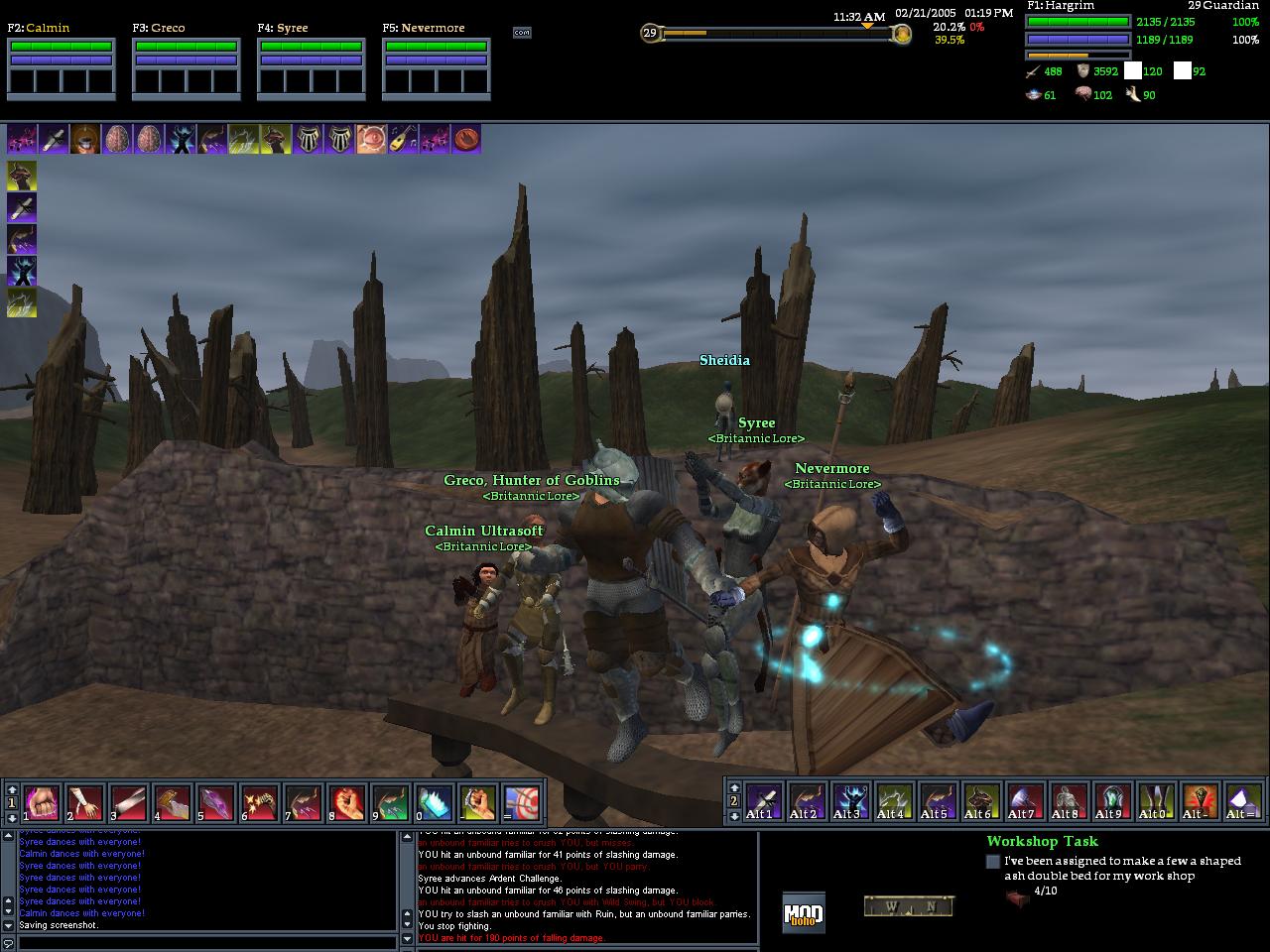Open the MOD boho button
The width and height of the screenshot is (1270, 952).
(803, 912)
